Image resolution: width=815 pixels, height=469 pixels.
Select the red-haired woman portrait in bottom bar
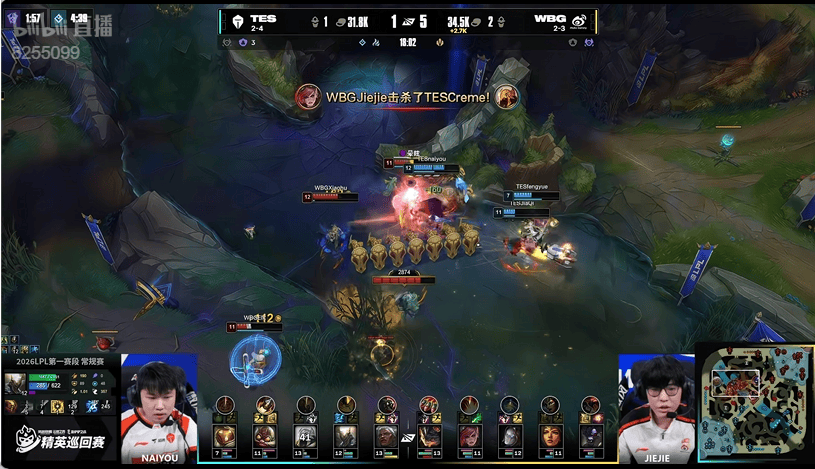point(469,437)
